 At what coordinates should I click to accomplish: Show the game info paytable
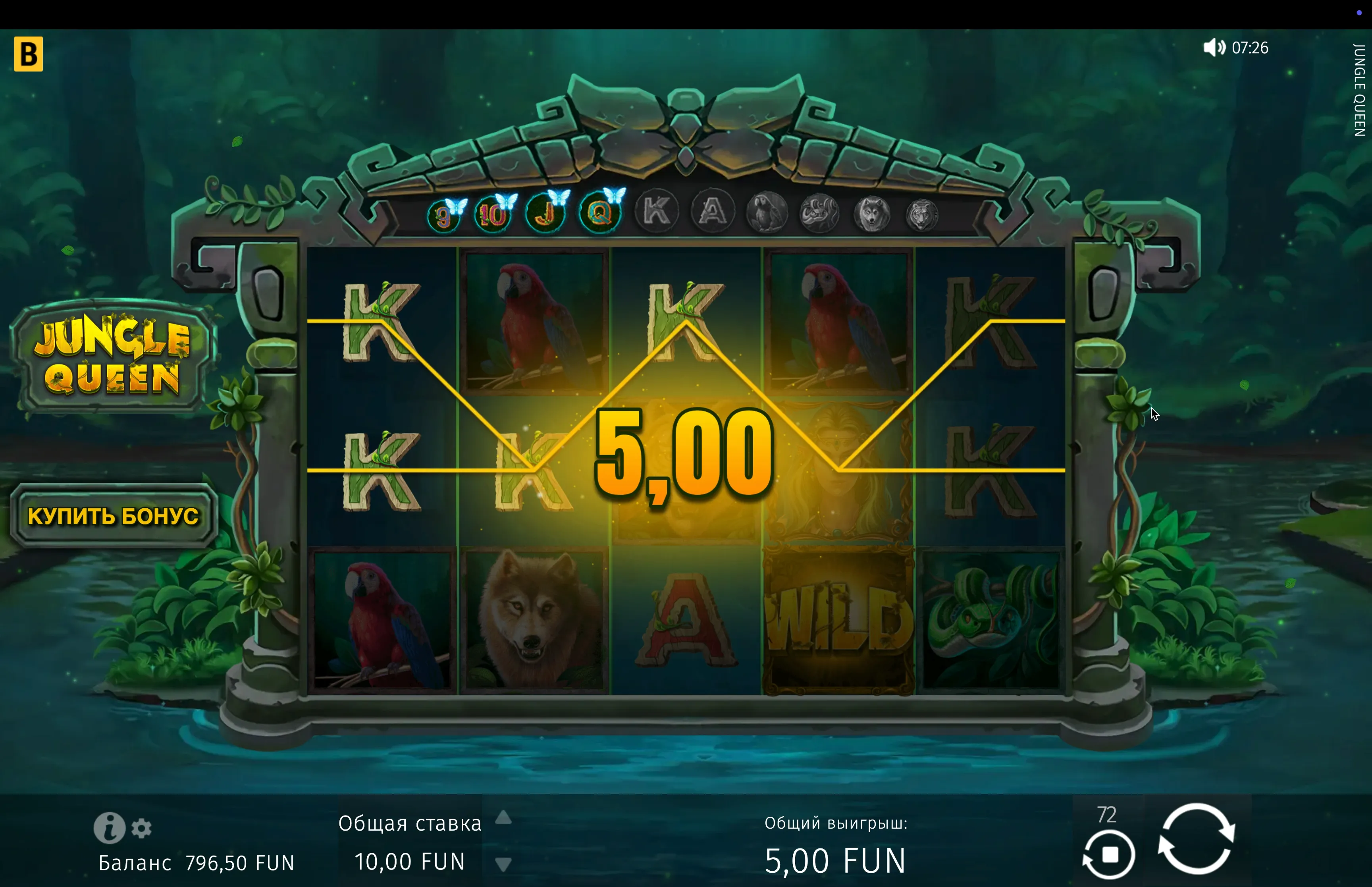tap(109, 828)
